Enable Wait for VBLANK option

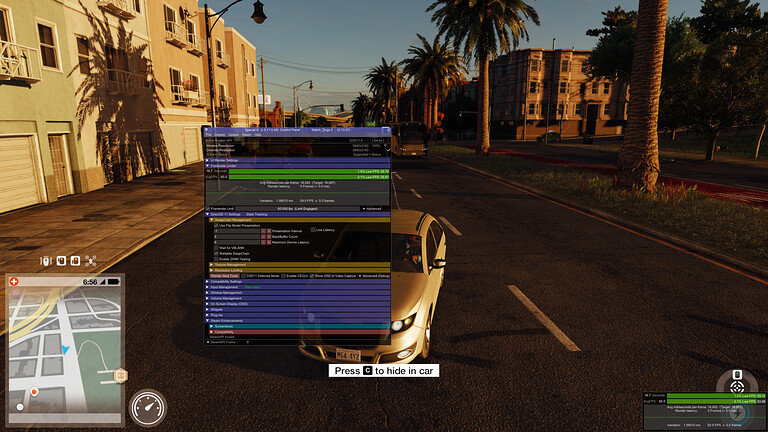click(x=217, y=247)
